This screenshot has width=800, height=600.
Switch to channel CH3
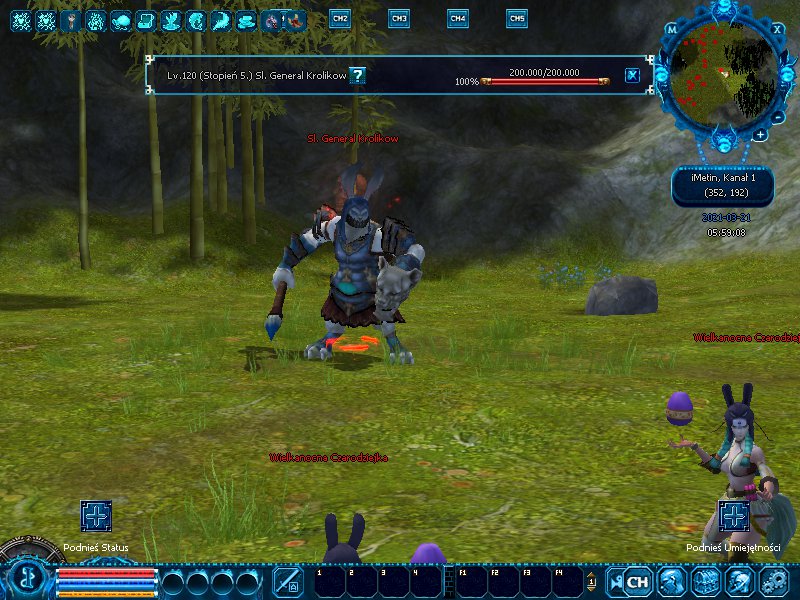[399, 19]
